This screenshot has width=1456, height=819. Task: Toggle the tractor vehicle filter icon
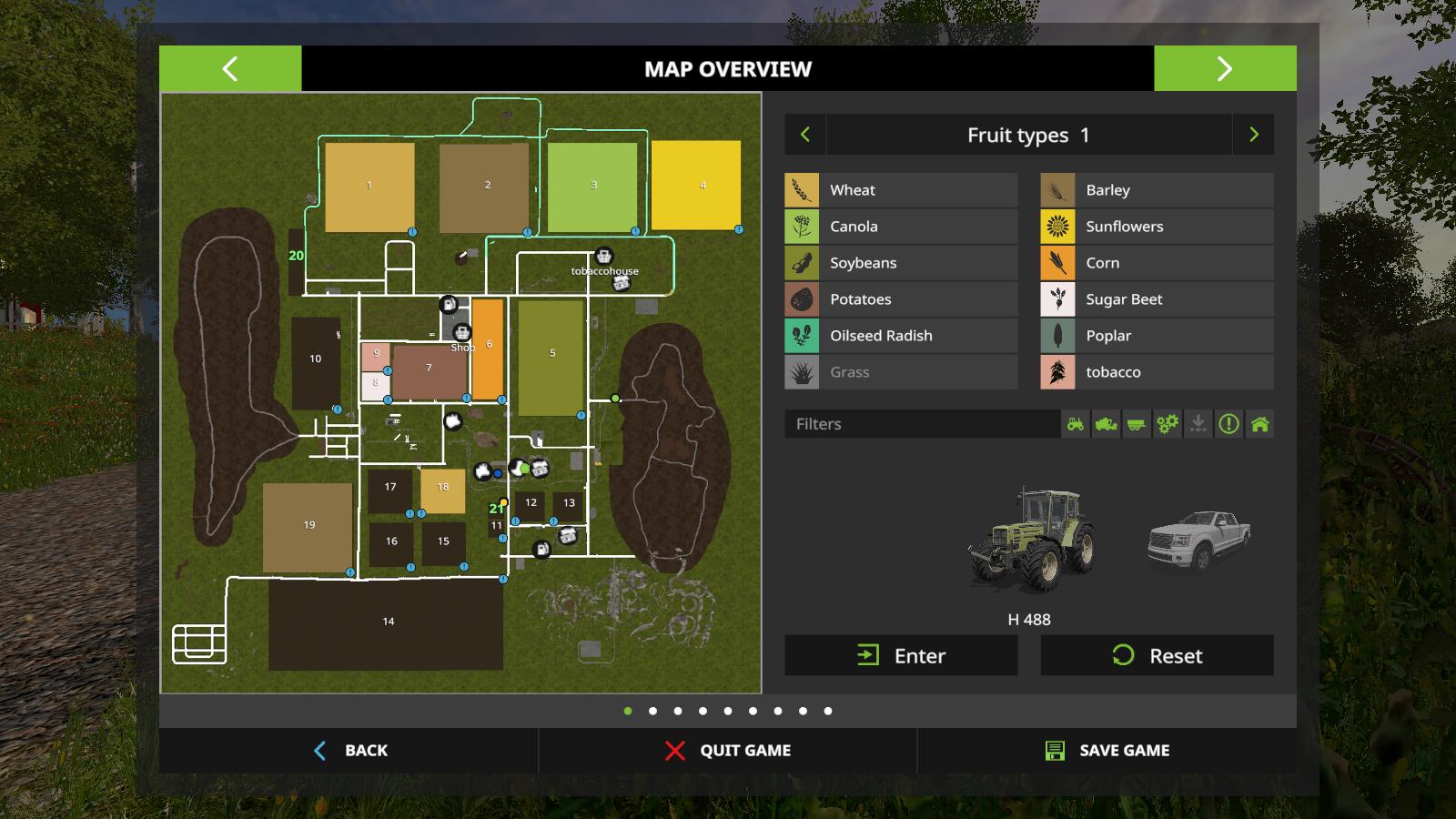click(x=1076, y=424)
